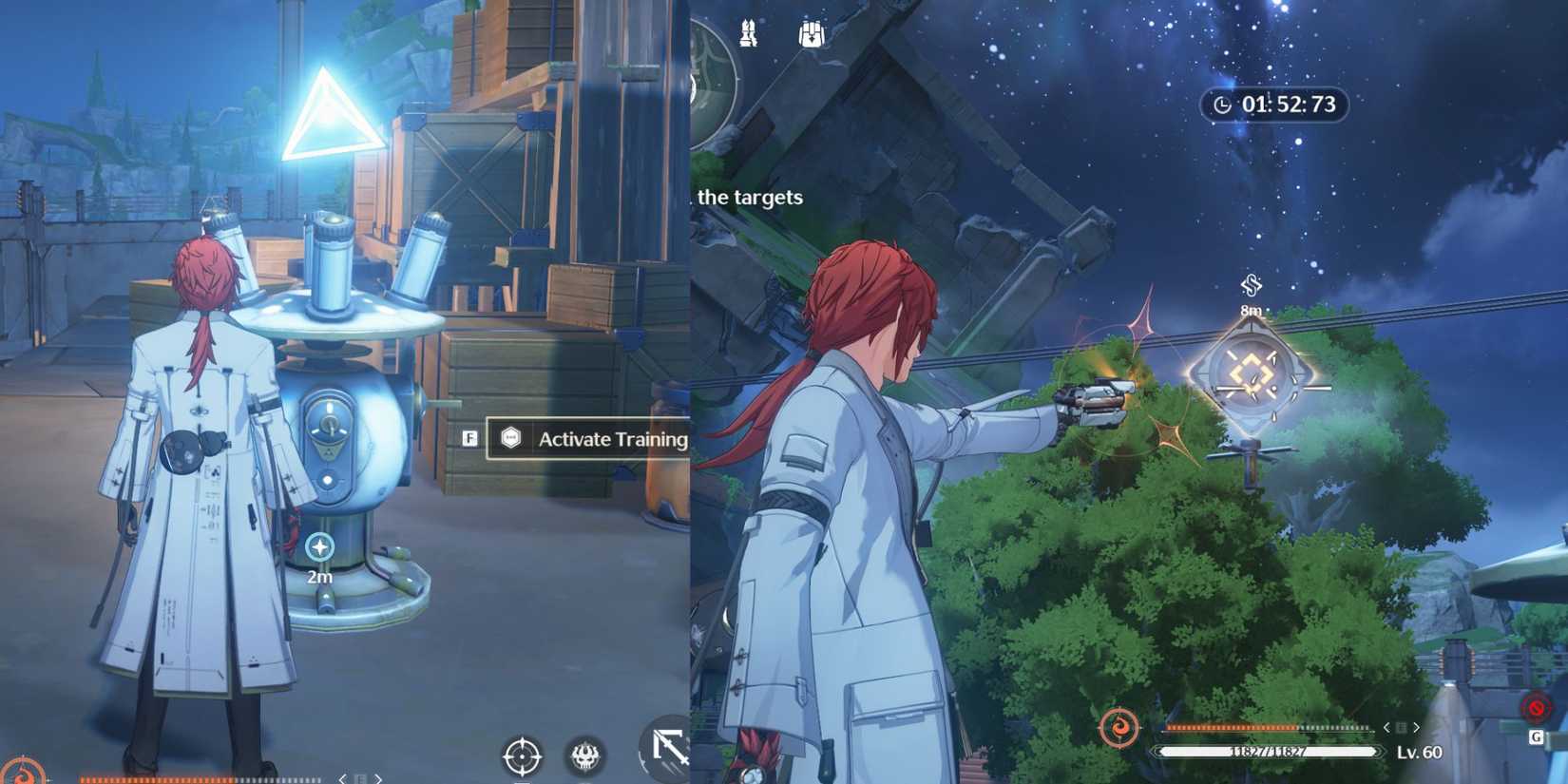Click the crosshair aim mode icon
This screenshot has width=1568, height=784.
click(523, 755)
